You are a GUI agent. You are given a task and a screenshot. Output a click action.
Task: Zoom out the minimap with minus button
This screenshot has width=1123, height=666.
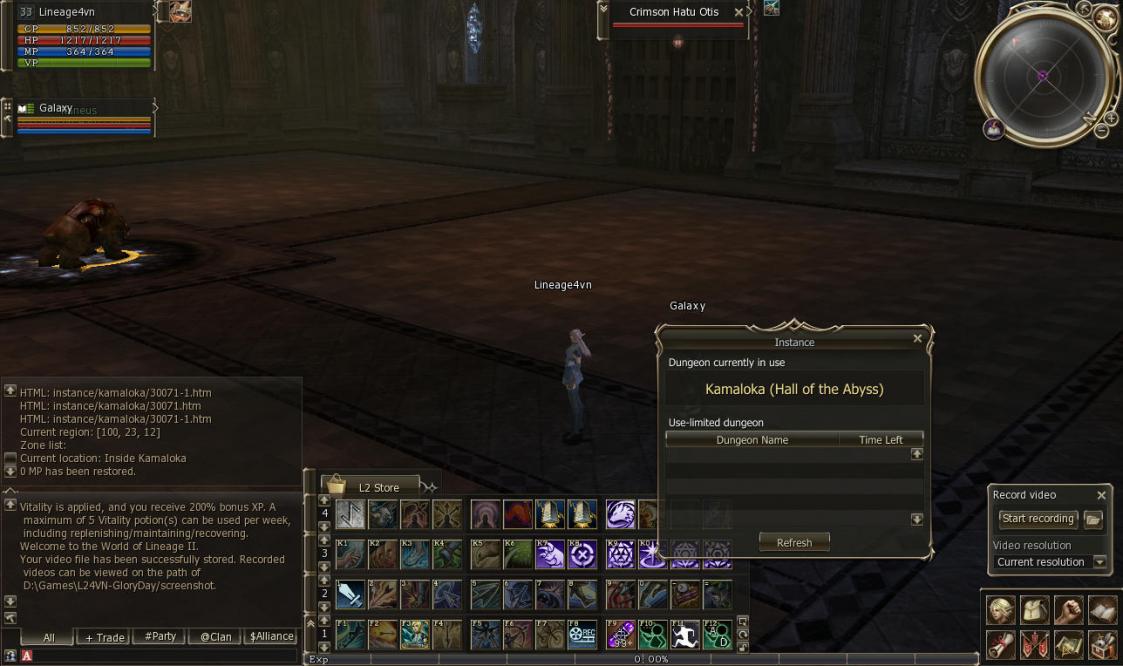tap(1101, 131)
